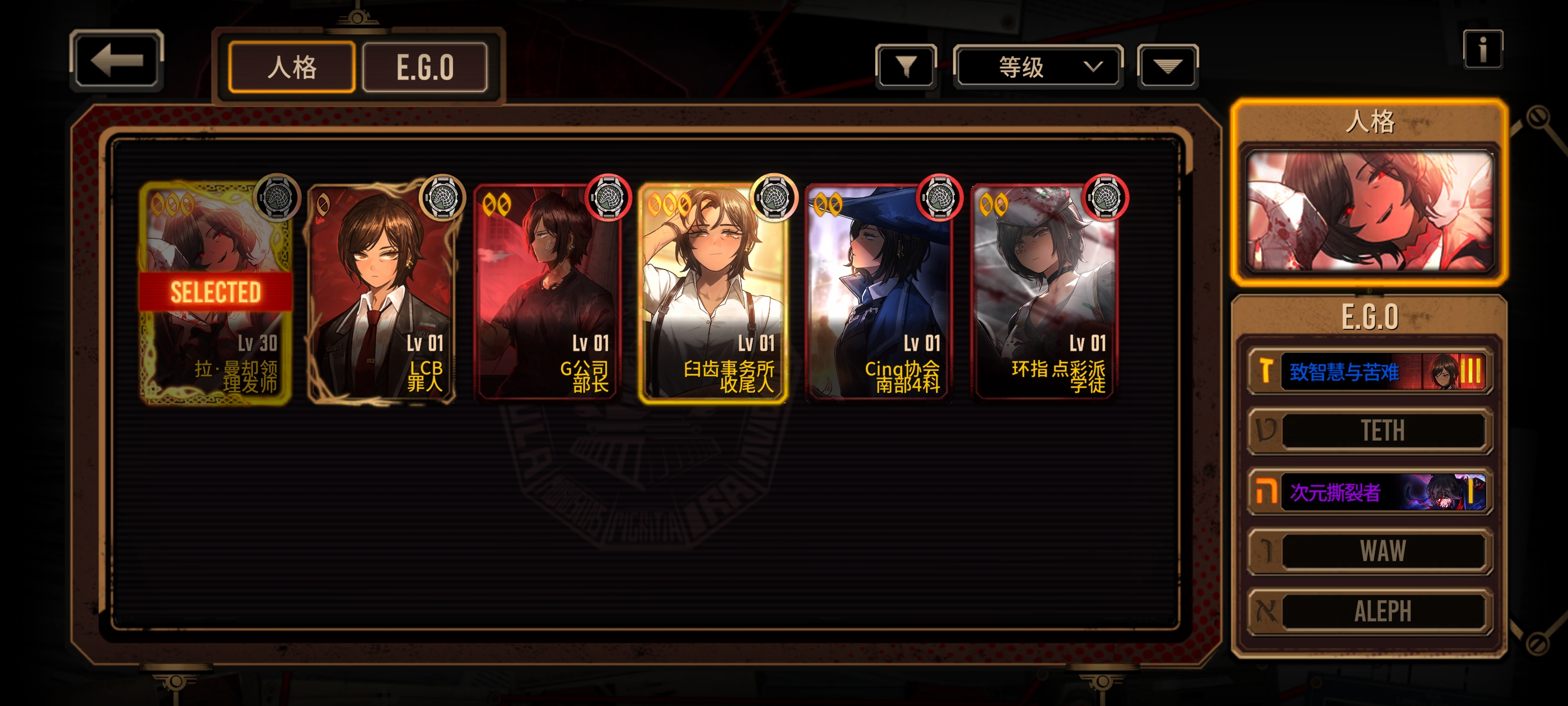Toggle the sort order arrow button
1568x706 pixels.
(1167, 66)
